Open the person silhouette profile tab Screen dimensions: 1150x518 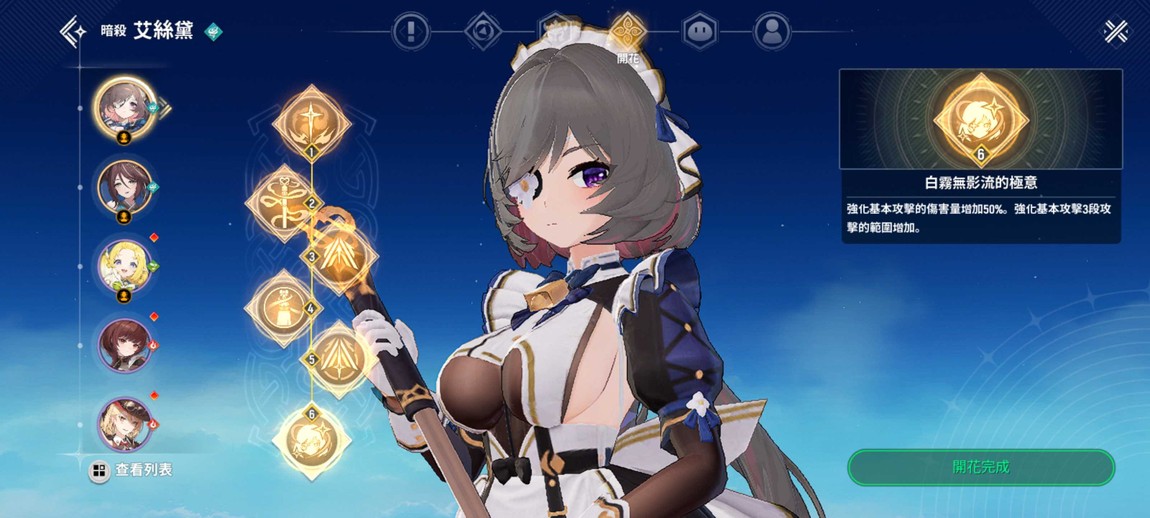pos(771,32)
